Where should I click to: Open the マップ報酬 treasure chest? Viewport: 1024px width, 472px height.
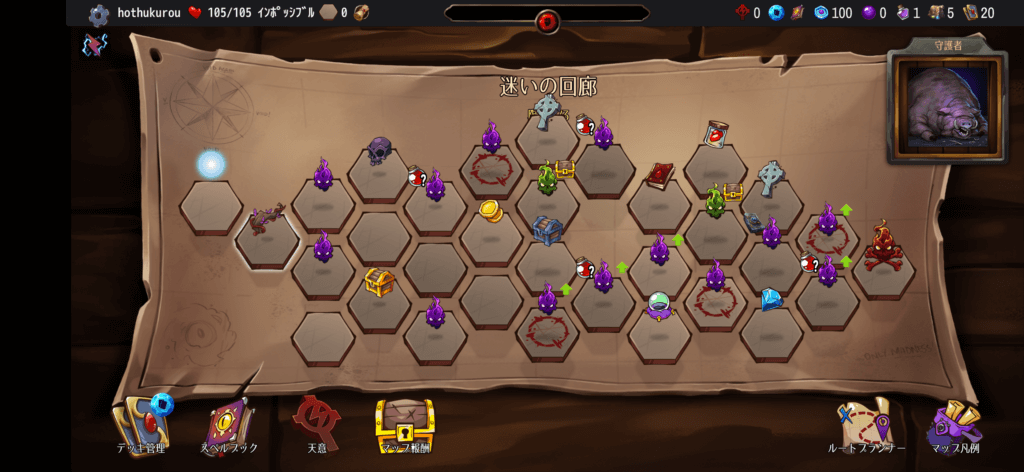click(405, 426)
